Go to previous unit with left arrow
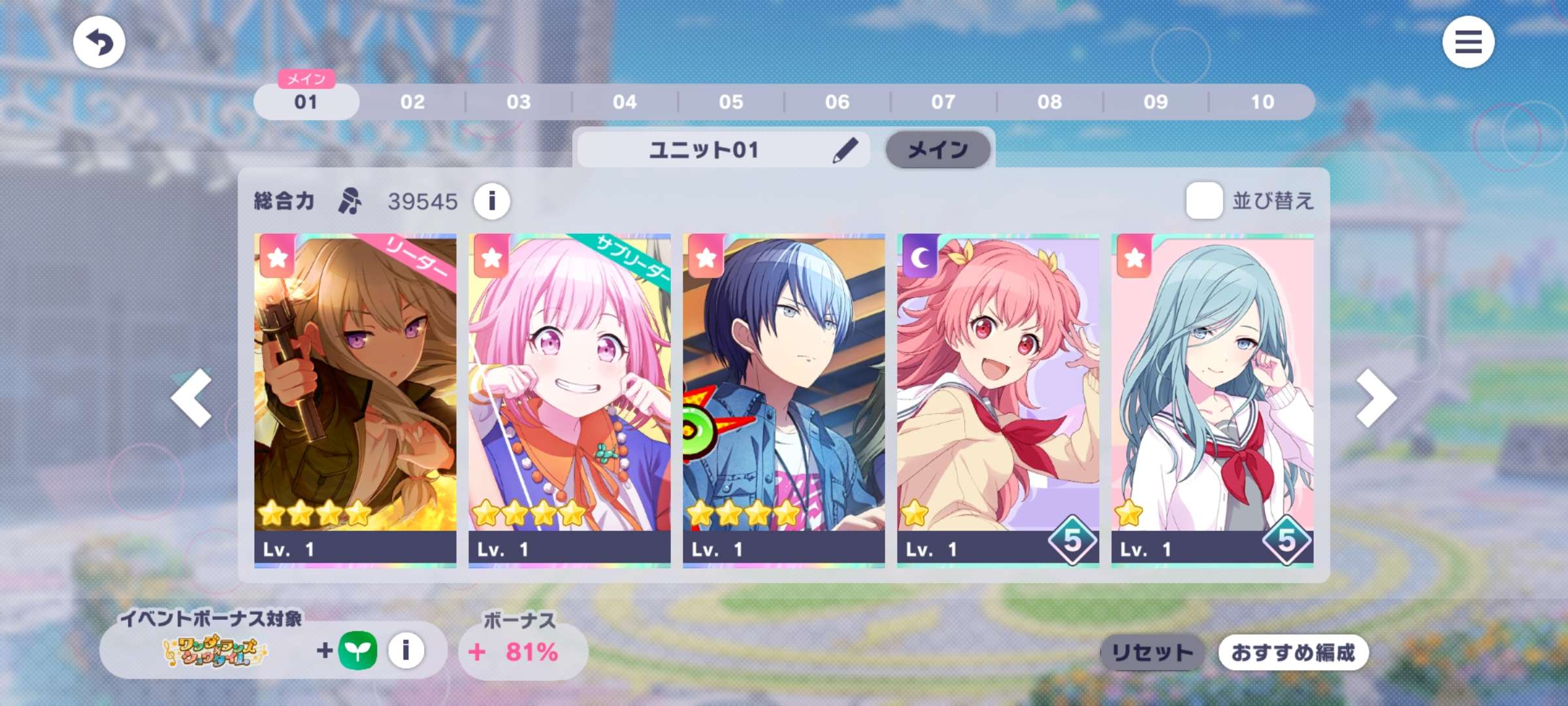Image resolution: width=1568 pixels, height=706 pixels. tap(191, 398)
